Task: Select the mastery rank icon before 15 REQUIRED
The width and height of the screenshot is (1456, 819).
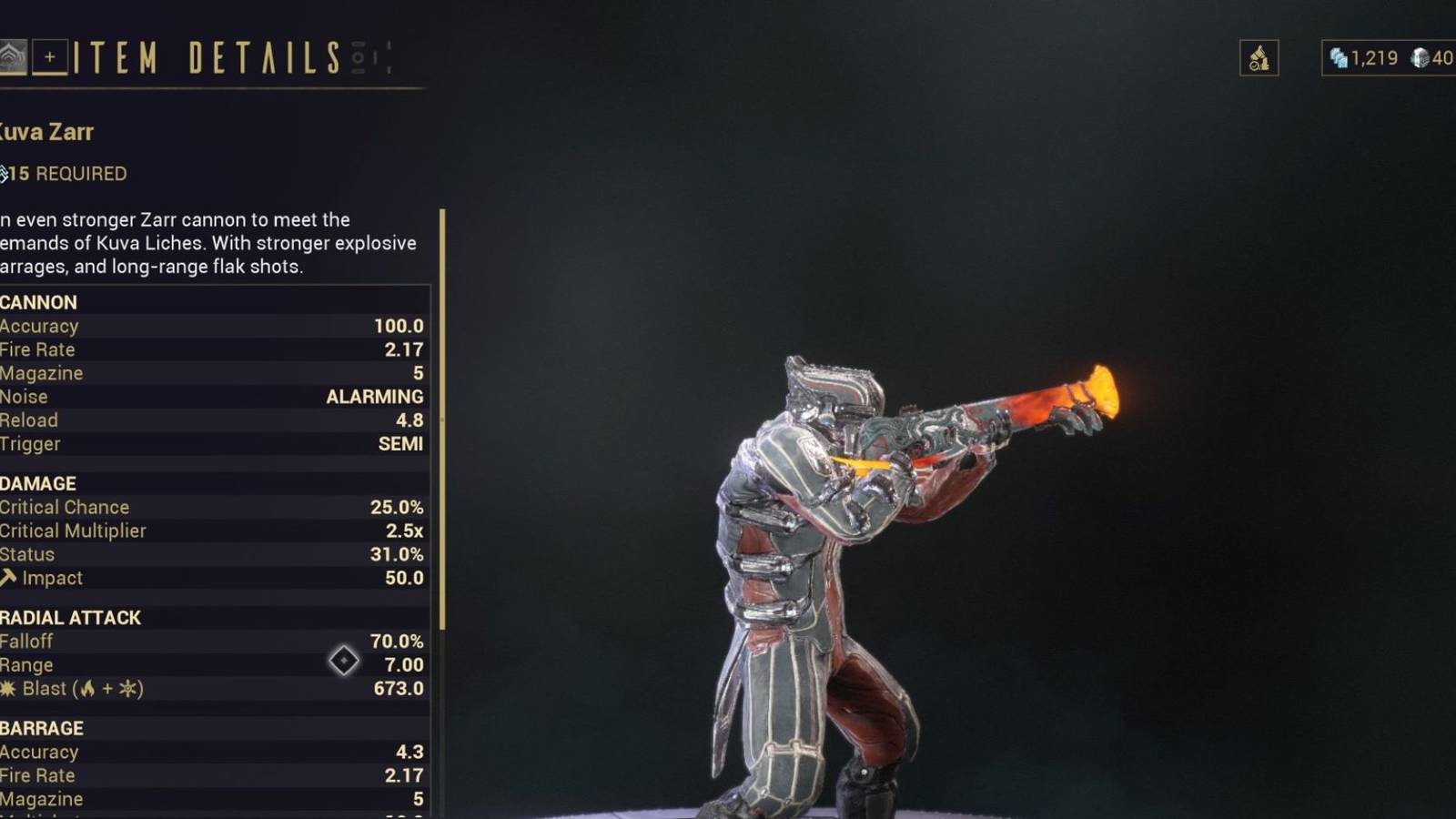Action: coord(5,173)
